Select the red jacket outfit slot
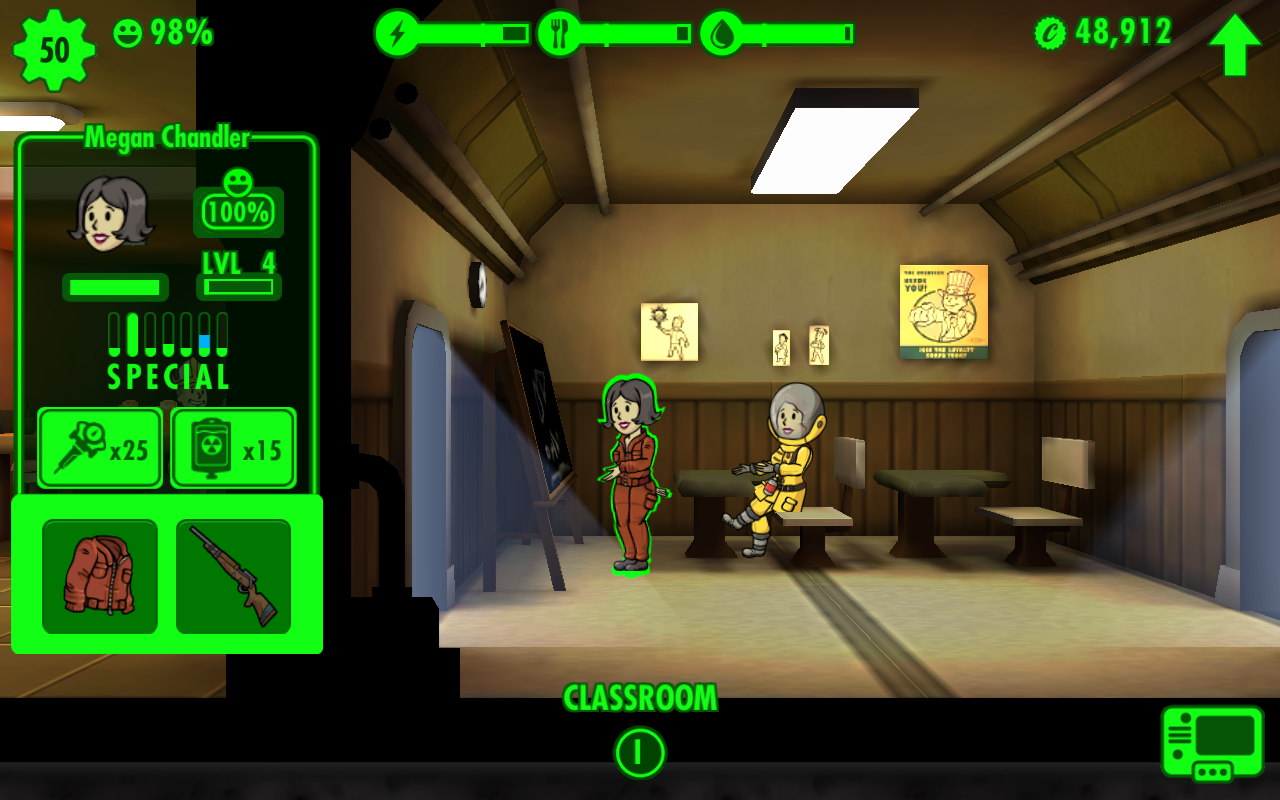1280x800 pixels. [100, 576]
